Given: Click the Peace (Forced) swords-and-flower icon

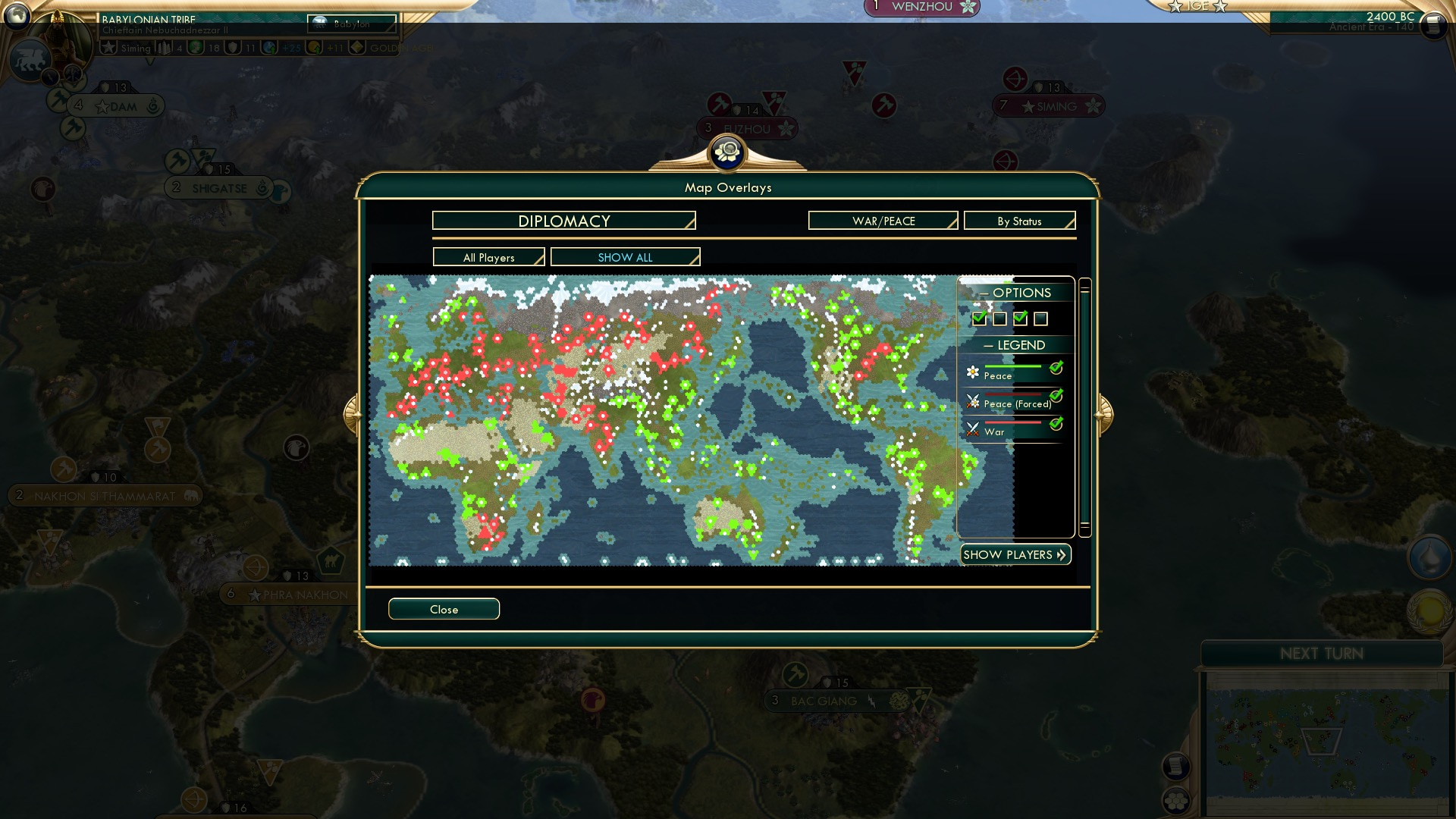Looking at the screenshot, I should [x=973, y=401].
